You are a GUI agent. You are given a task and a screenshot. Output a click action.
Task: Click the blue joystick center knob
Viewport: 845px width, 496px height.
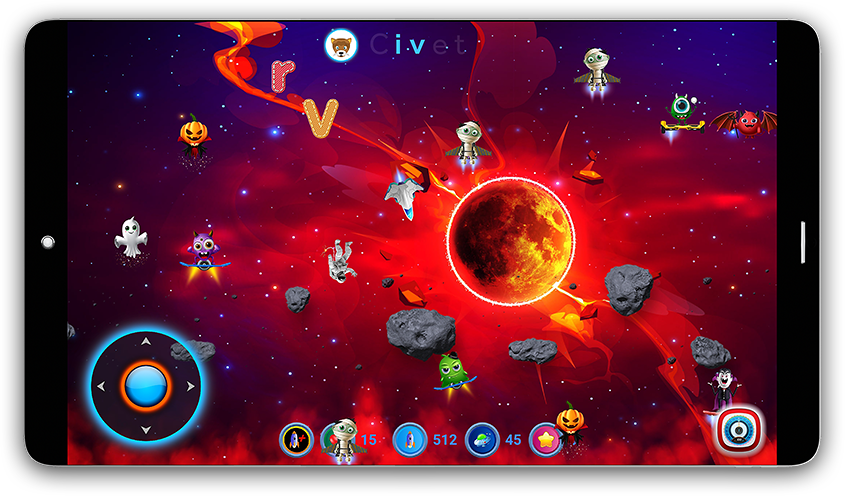146,385
